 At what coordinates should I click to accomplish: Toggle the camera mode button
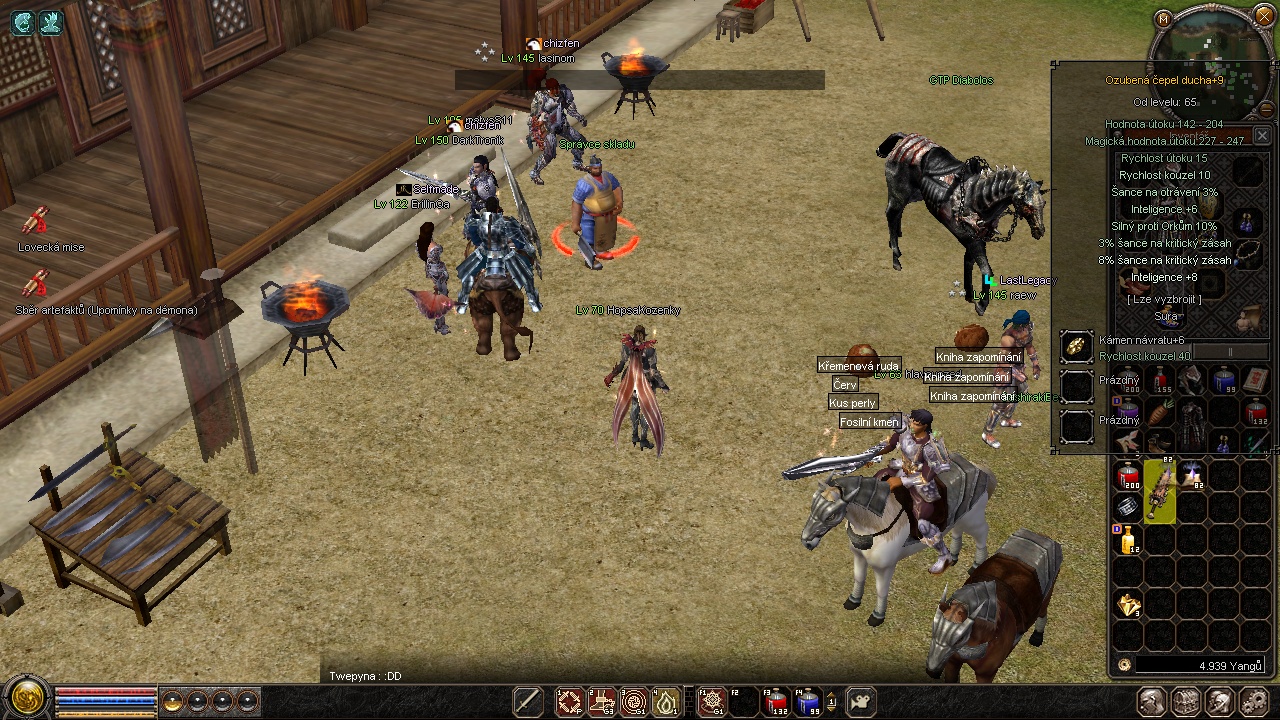(861, 702)
